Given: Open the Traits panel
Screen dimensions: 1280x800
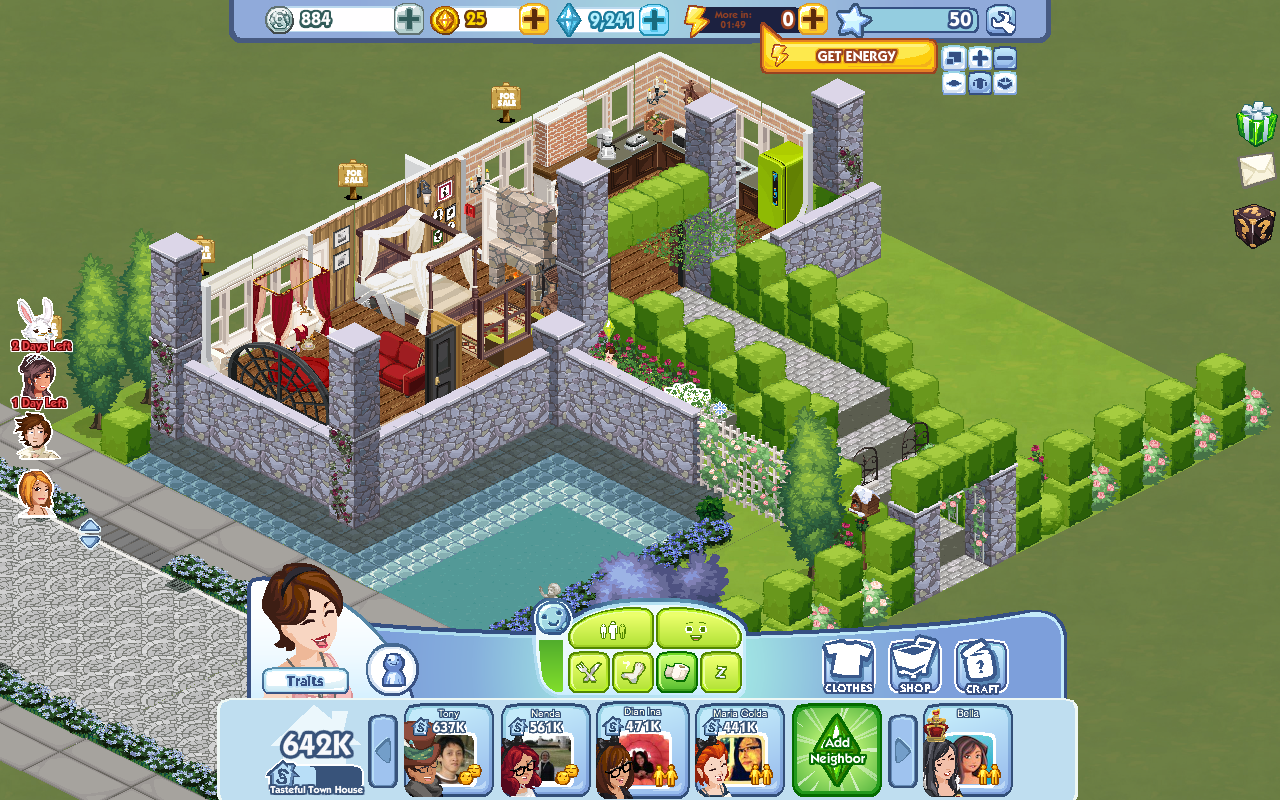Looking at the screenshot, I should click(x=305, y=681).
